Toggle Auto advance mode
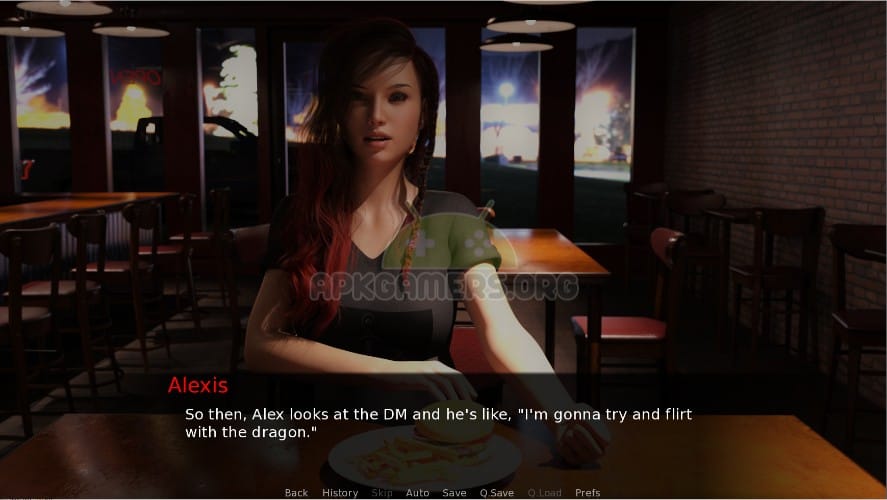The width and height of the screenshot is (887, 500). point(418,493)
